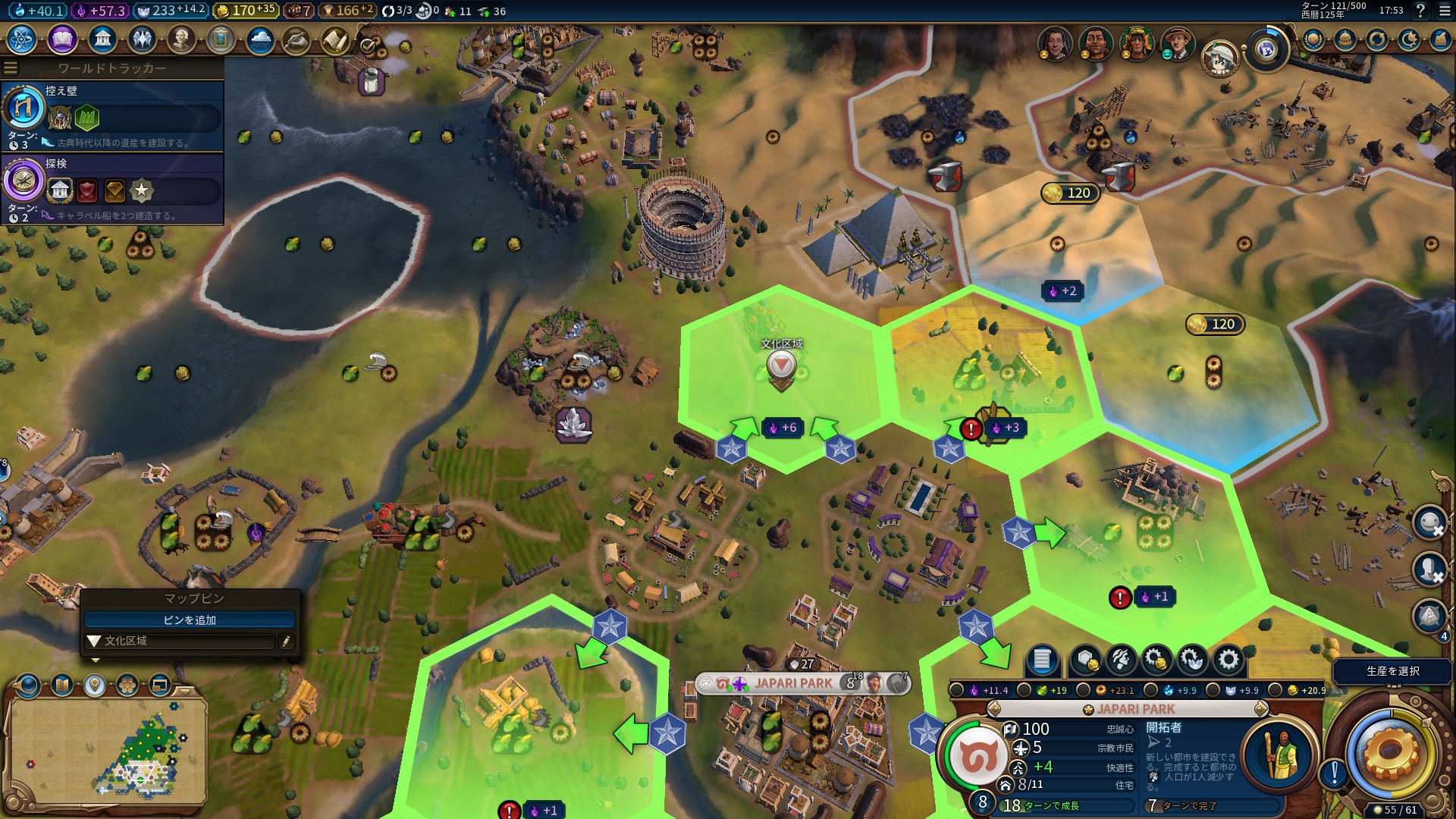Open the government building icon
The image size is (1456, 819).
(x=102, y=39)
